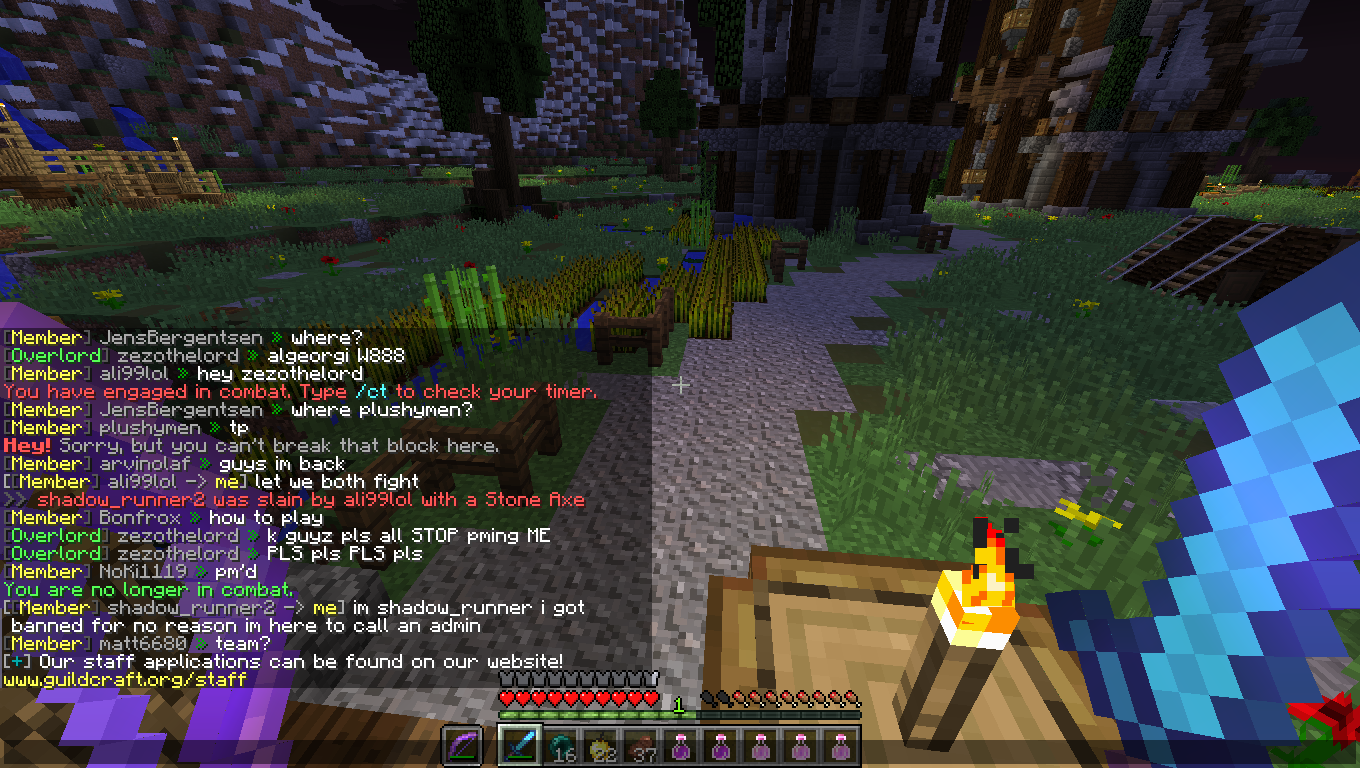Click the enchanted bow off-hand slot
The height and width of the screenshot is (768, 1360).
[x=462, y=746]
